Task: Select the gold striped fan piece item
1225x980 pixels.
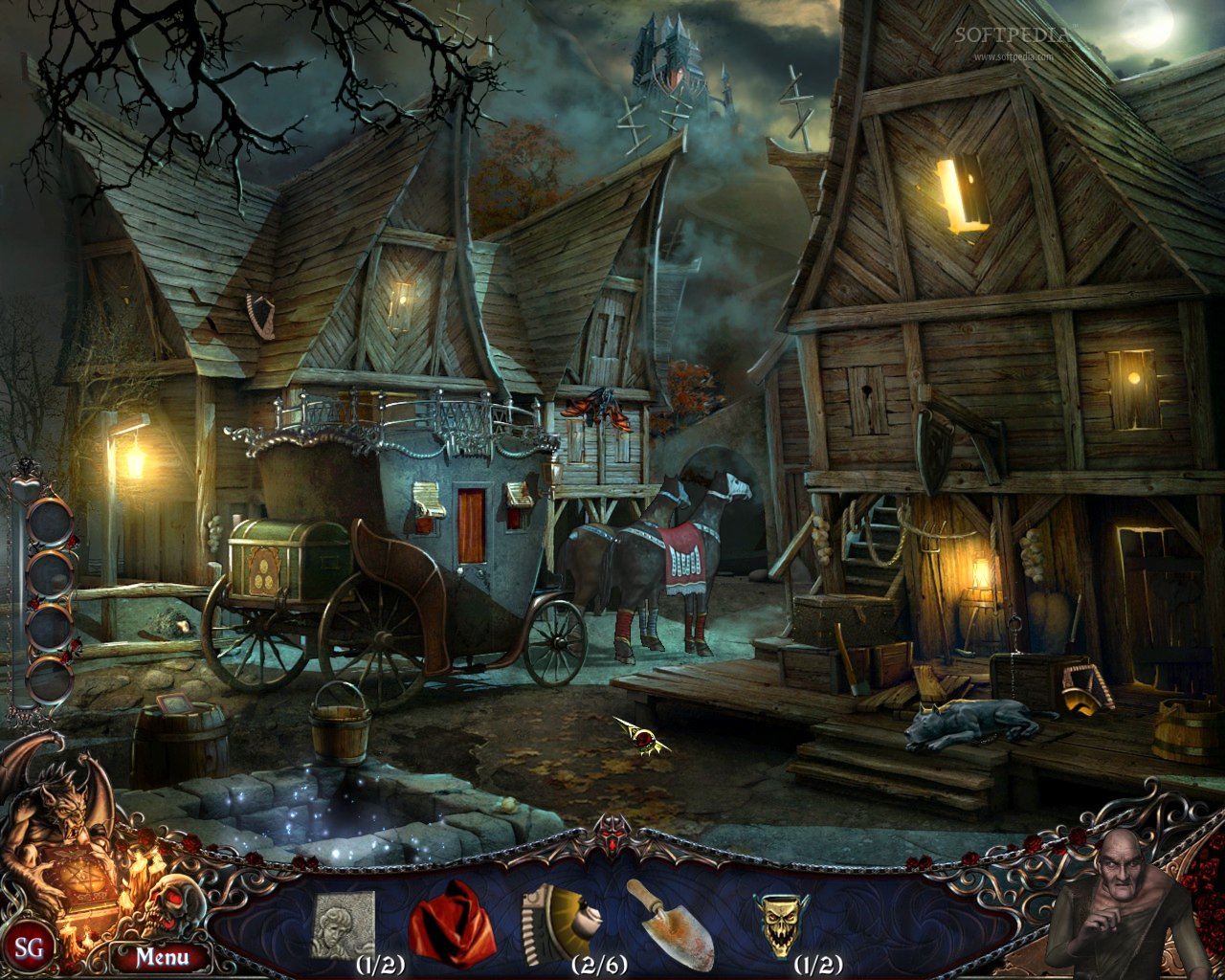Action: coord(557,923)
